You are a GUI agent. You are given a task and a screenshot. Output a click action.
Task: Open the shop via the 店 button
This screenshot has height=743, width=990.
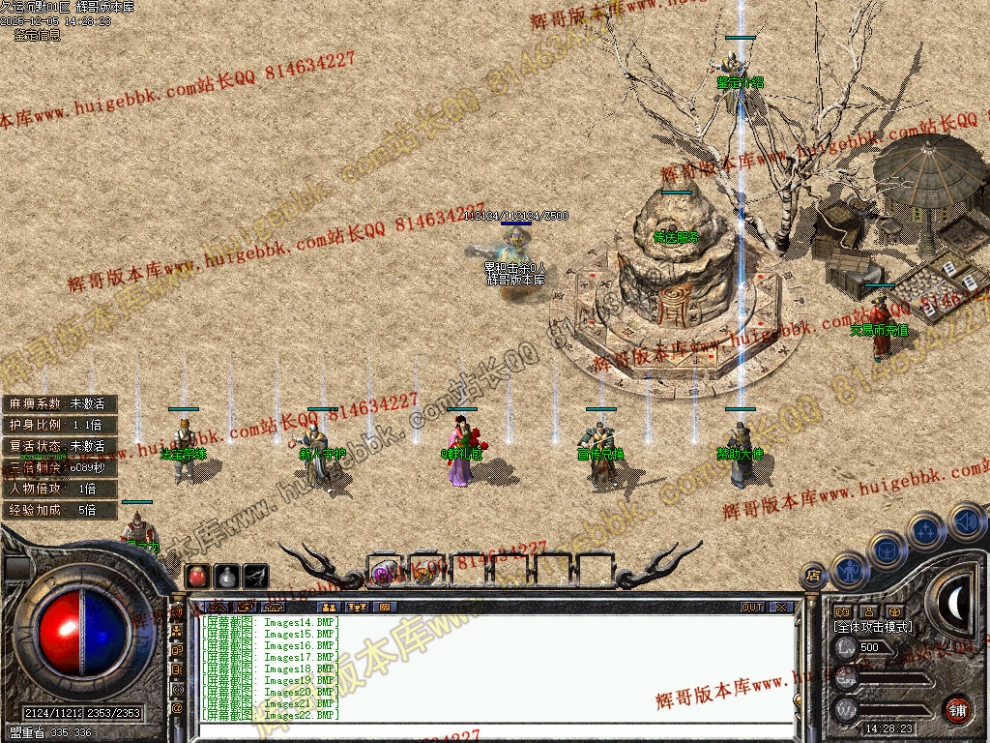813,575
